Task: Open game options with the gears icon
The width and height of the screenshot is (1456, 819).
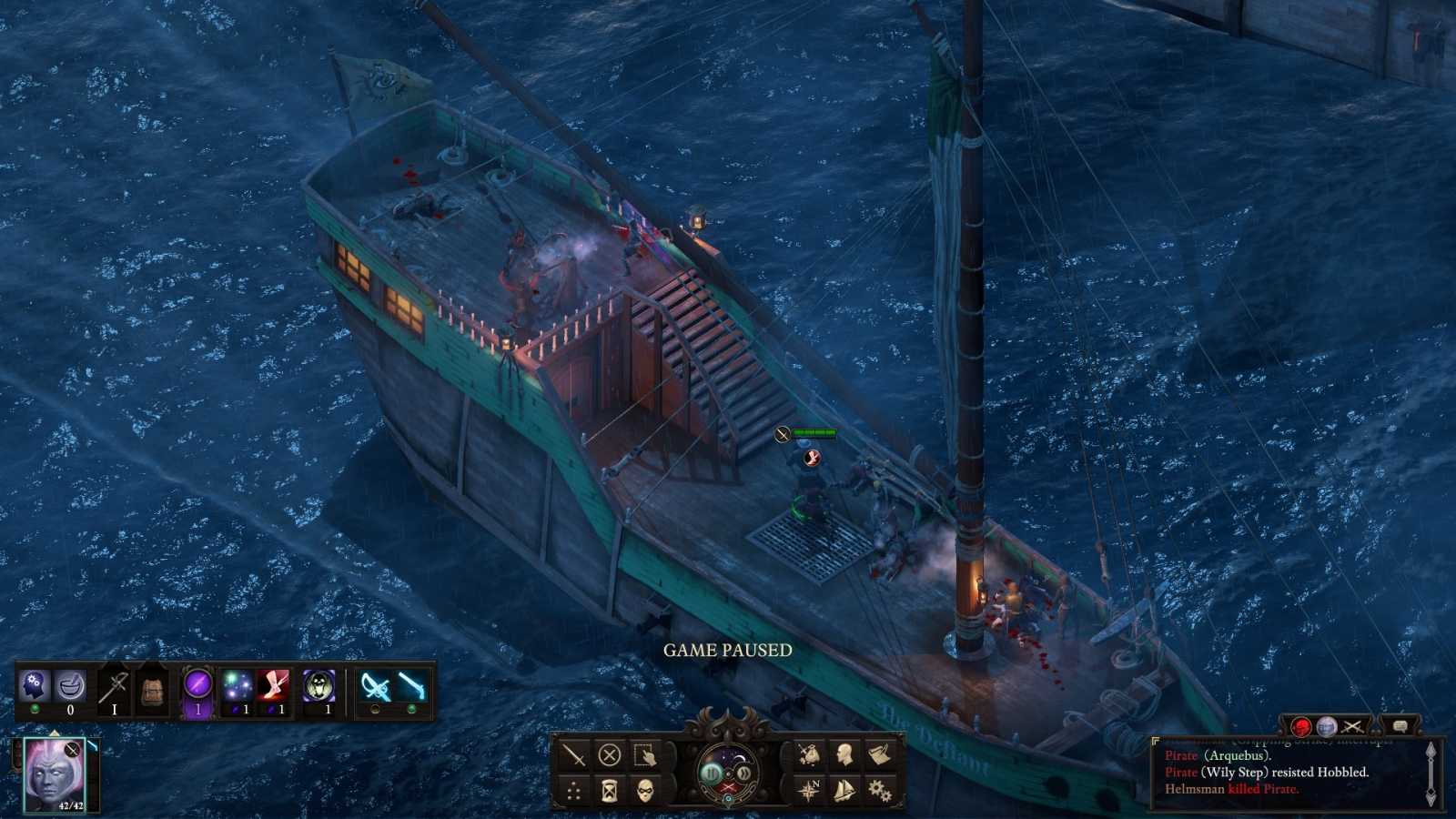Action: coord(878,790)
